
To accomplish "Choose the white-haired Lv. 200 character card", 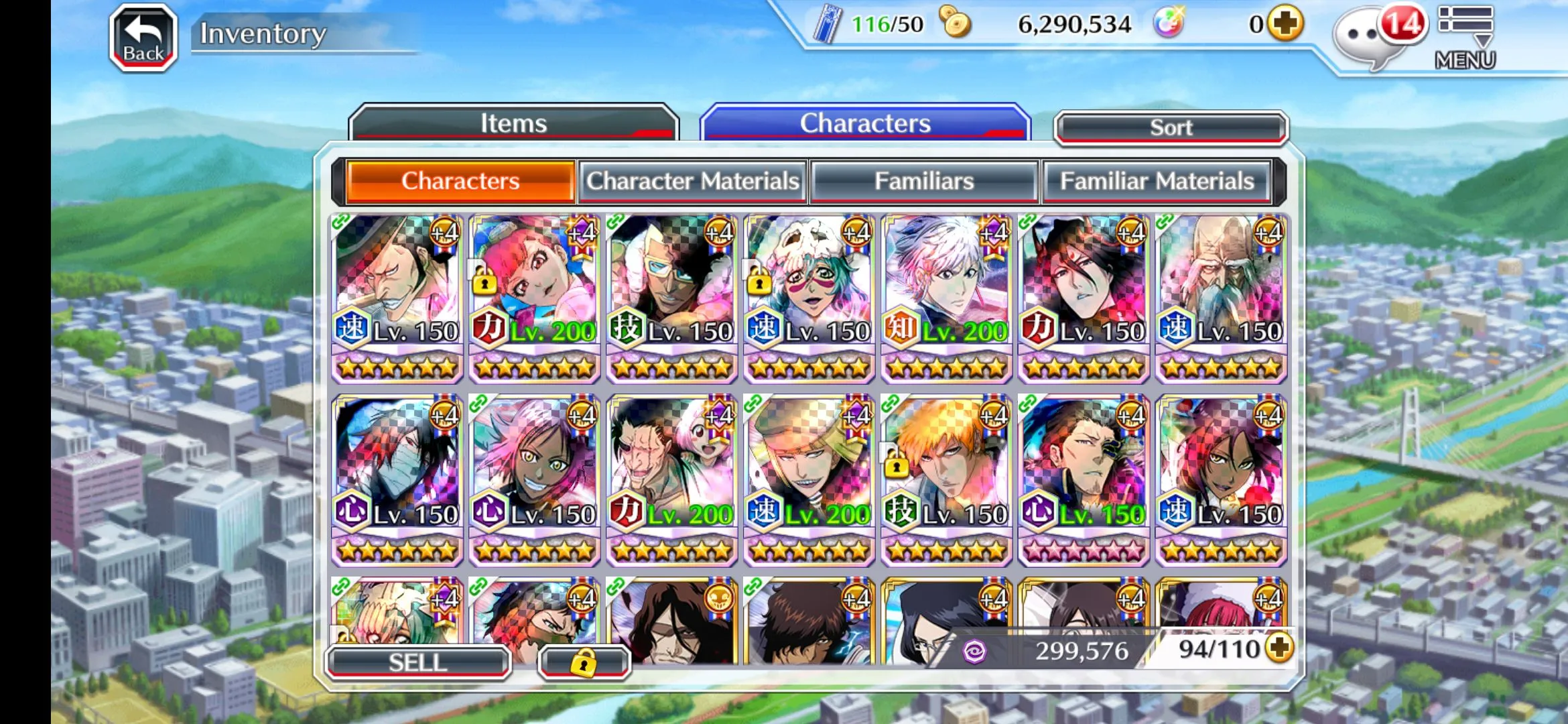I will click(946, 298).
